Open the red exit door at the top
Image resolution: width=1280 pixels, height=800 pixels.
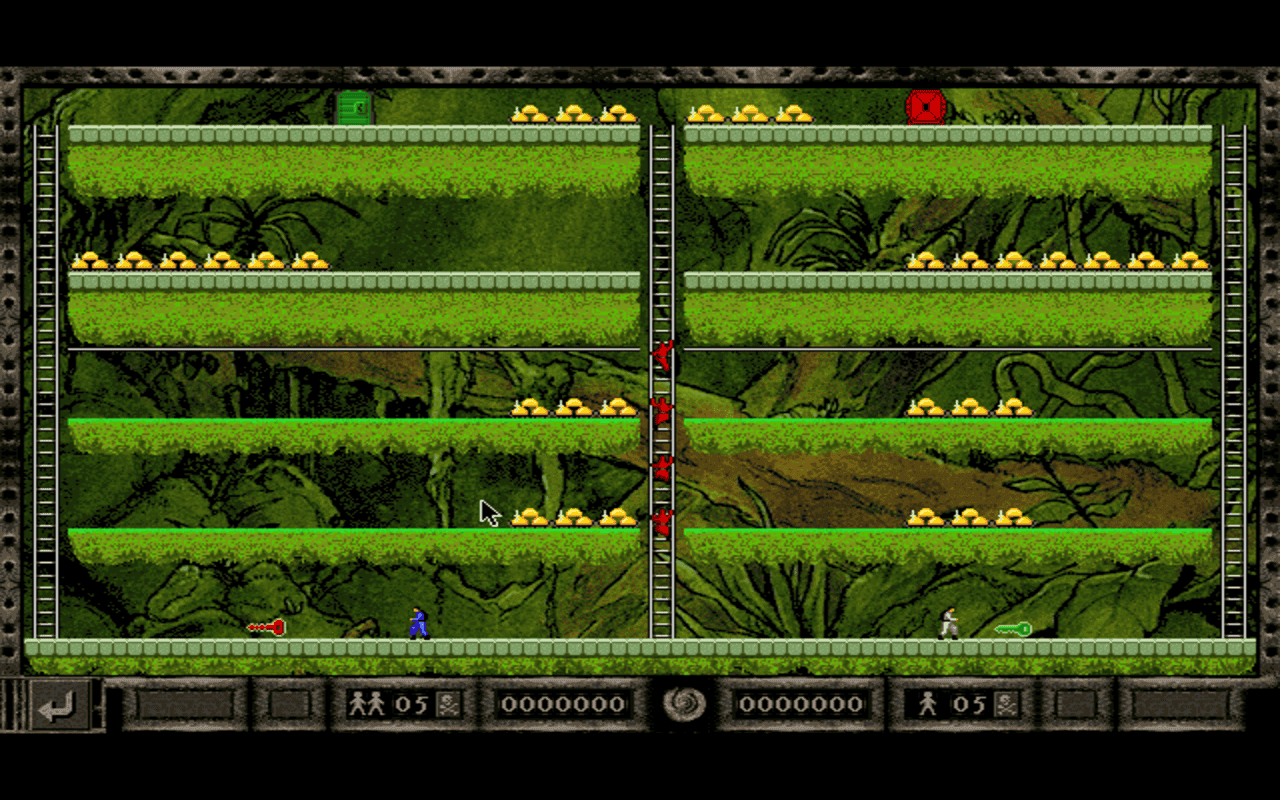[924, 105]
